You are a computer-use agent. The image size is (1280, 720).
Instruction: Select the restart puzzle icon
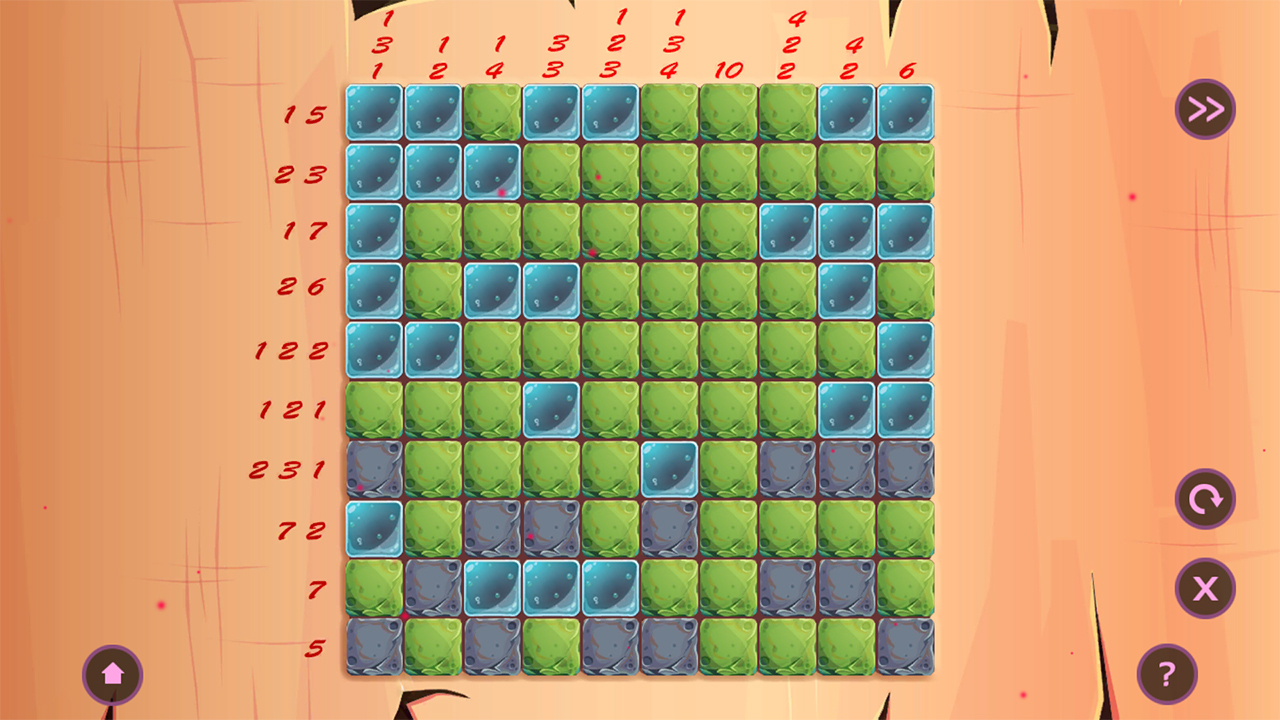pyautogui.click(x=1205, y=500)
